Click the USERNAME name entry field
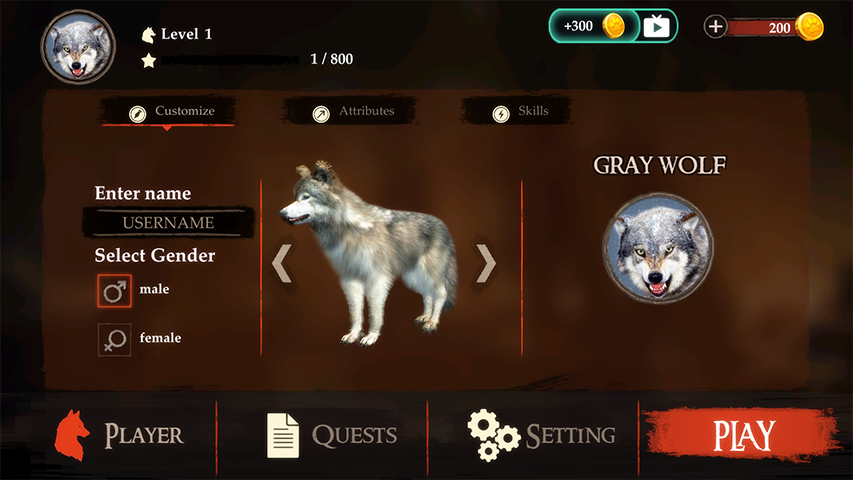The height and width of the screenshot is (480, 853). point(168,222)
